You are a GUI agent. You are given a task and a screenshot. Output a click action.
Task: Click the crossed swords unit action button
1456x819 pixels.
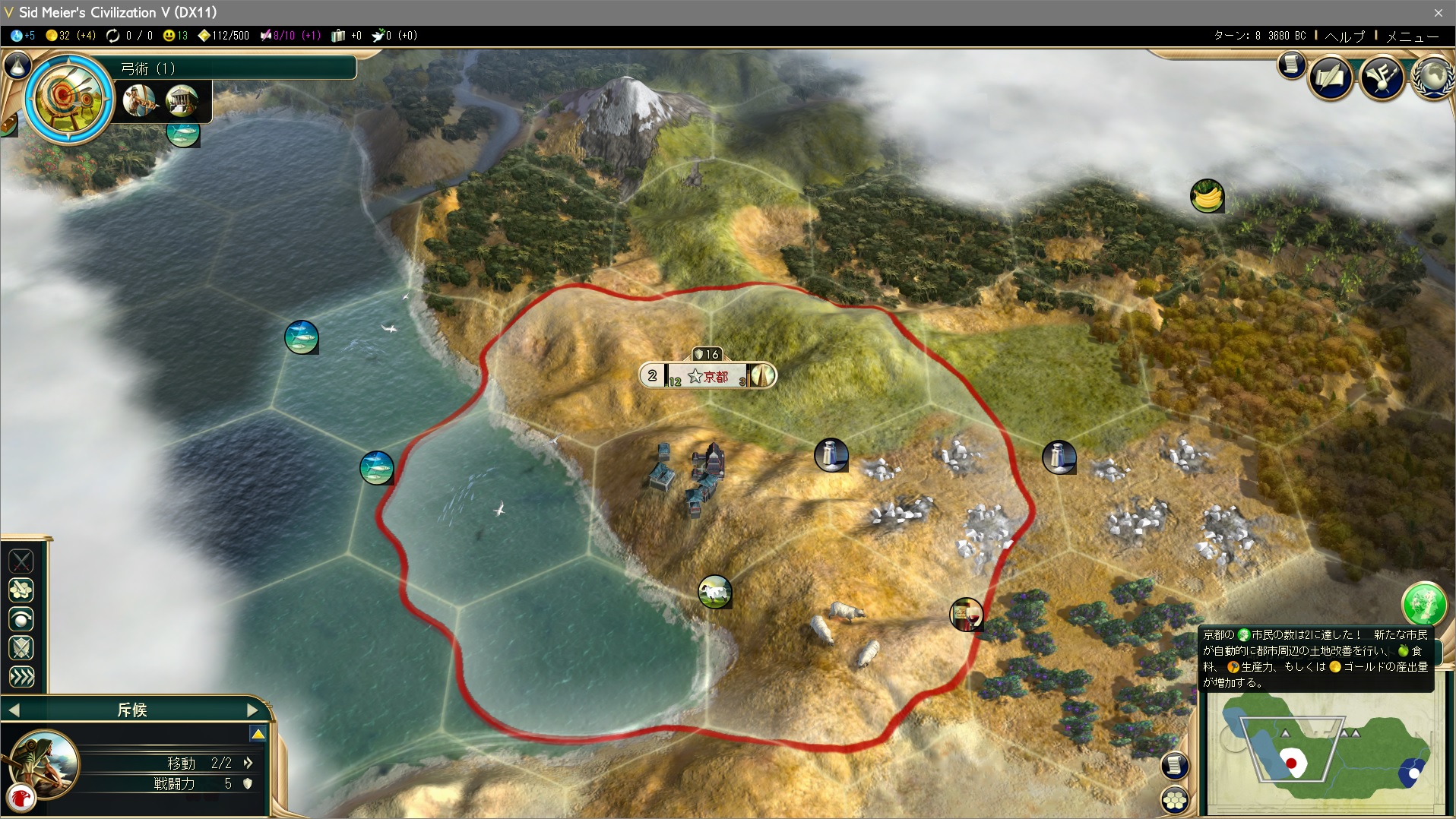21,561
